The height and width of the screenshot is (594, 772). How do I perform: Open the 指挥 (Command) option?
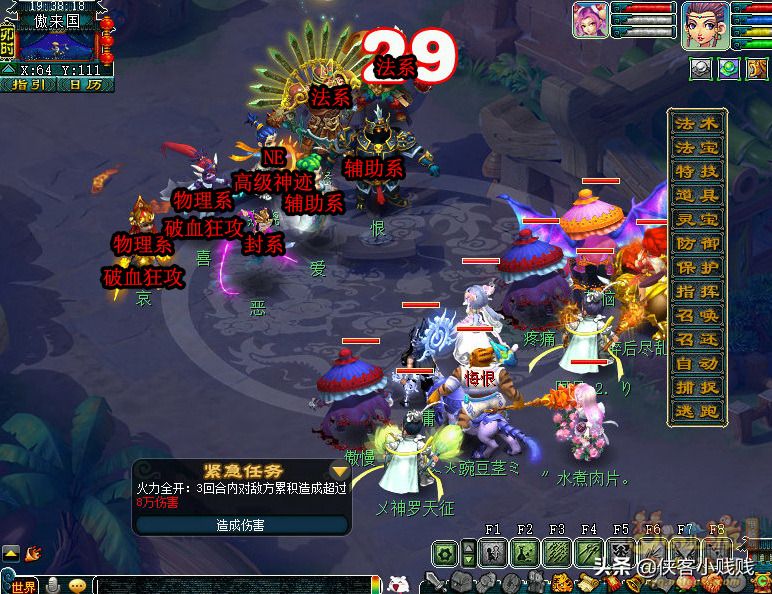coord(697,292)
